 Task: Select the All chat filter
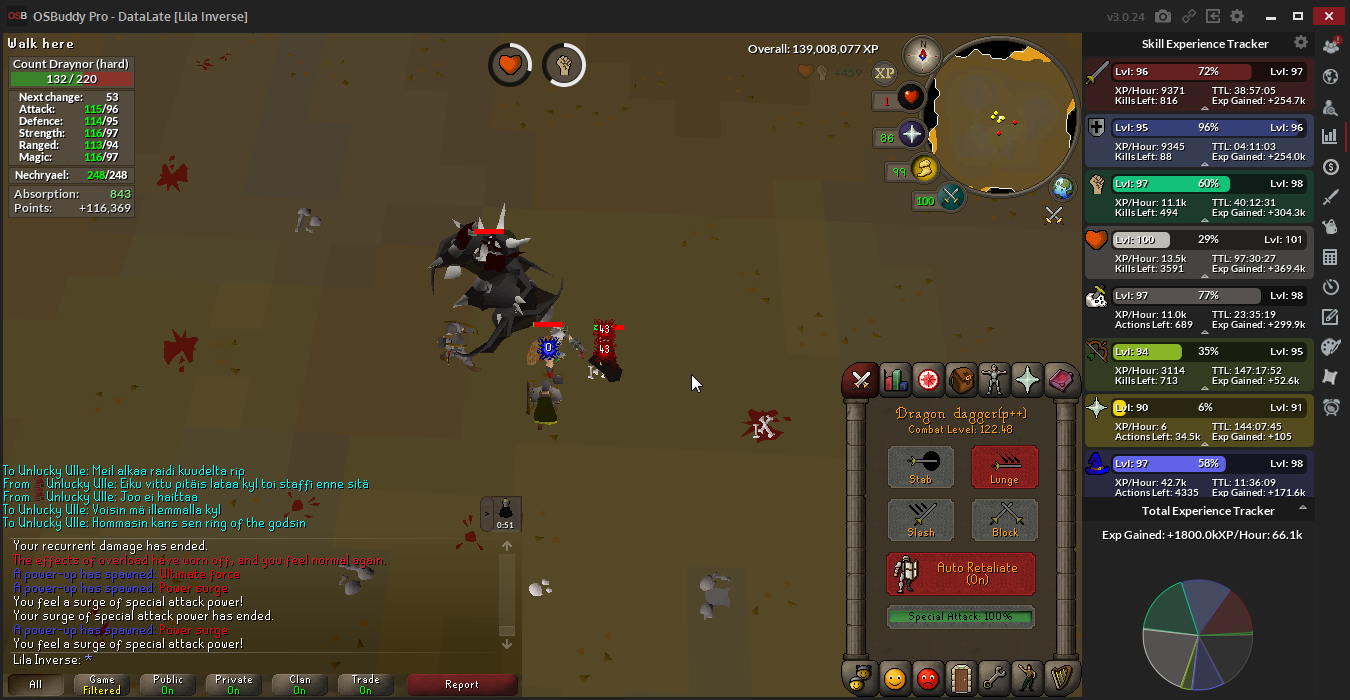pos(36,685)
